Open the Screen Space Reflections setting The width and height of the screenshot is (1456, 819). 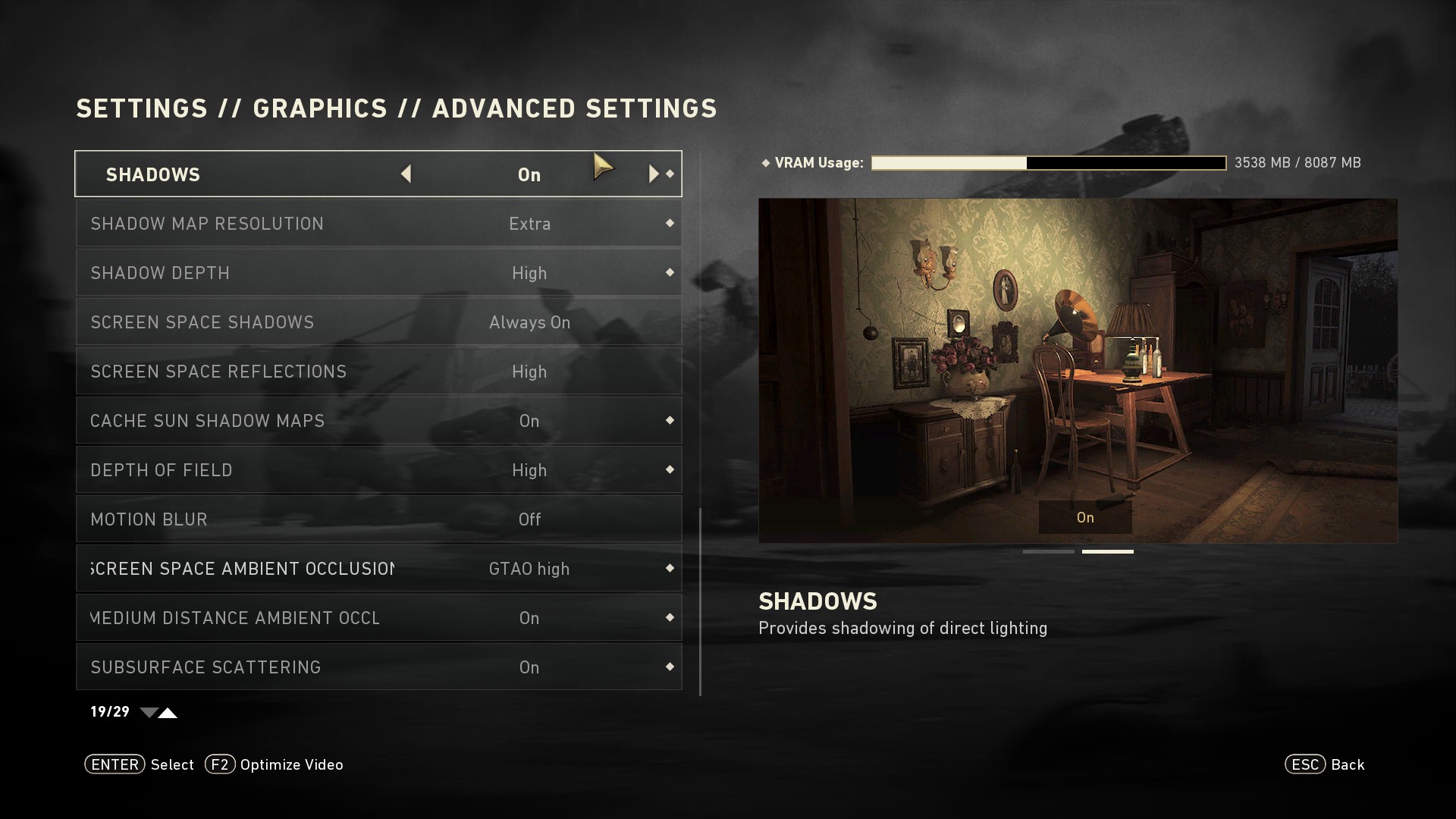click(x=378, y=372)
